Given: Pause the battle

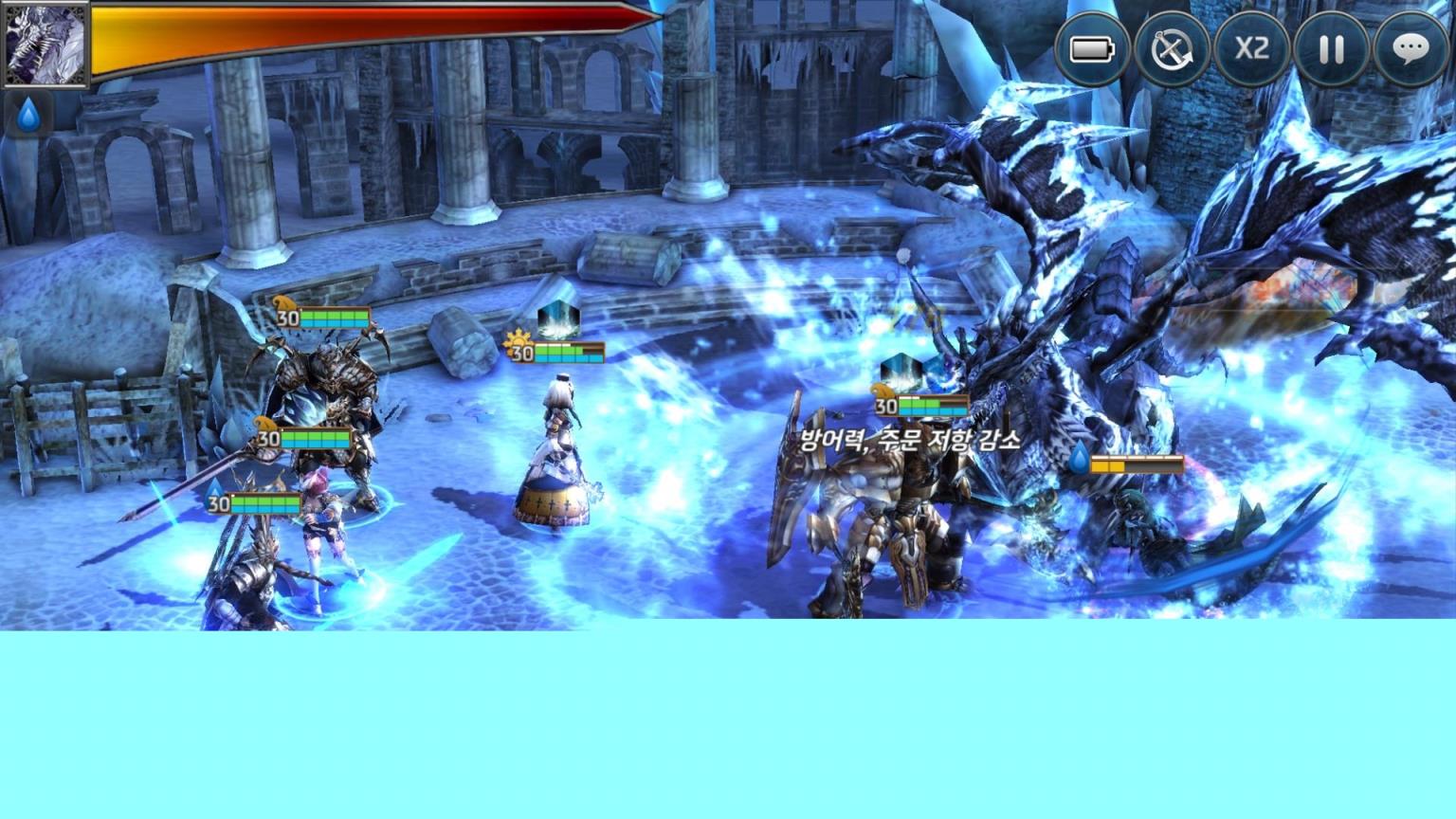Looking at the screenshot, I should point(1331,48).
